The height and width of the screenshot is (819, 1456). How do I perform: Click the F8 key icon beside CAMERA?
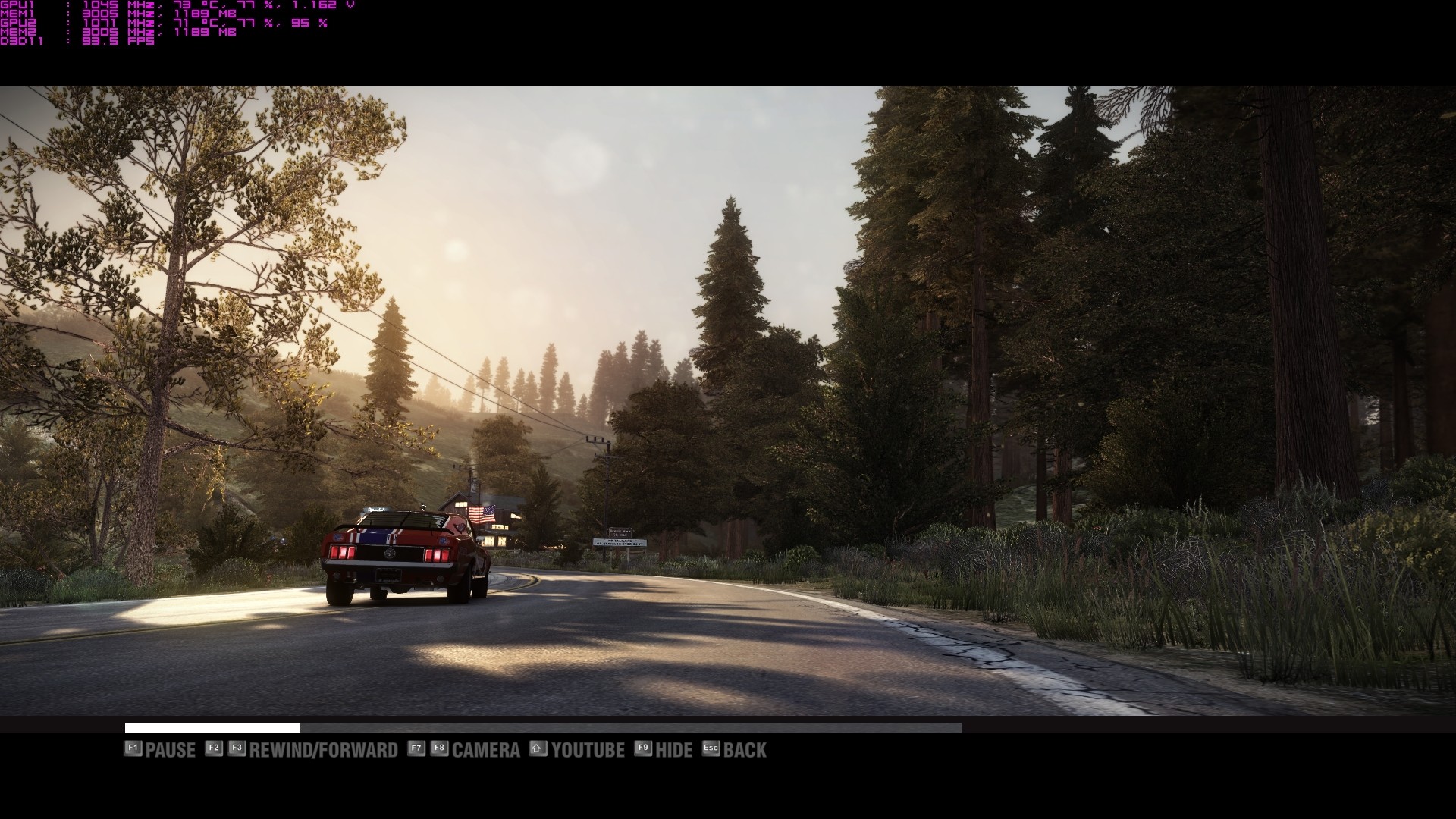pyautogui.click(x=439, y=749)
